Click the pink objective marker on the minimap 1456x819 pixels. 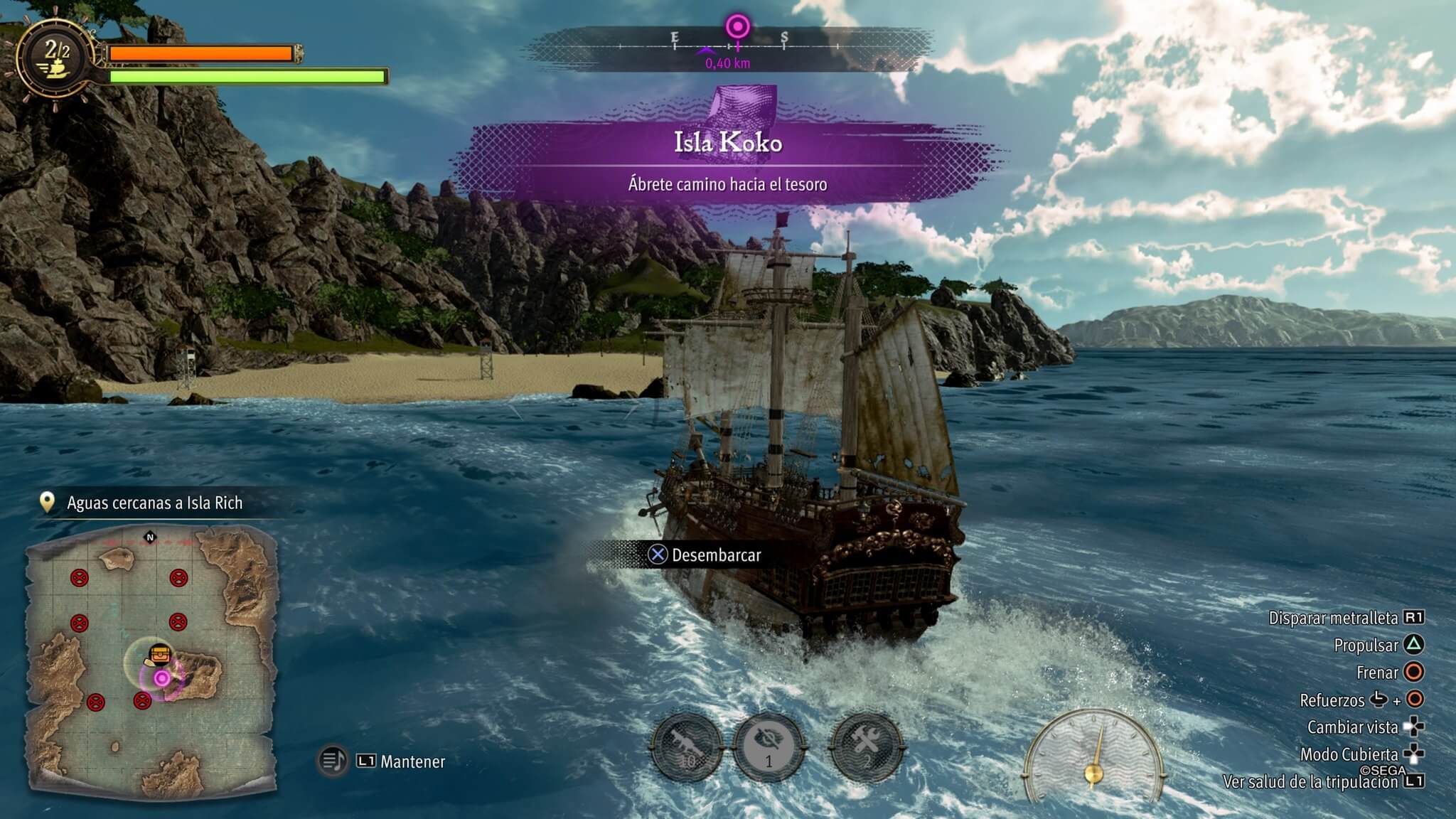pos(162,678)
